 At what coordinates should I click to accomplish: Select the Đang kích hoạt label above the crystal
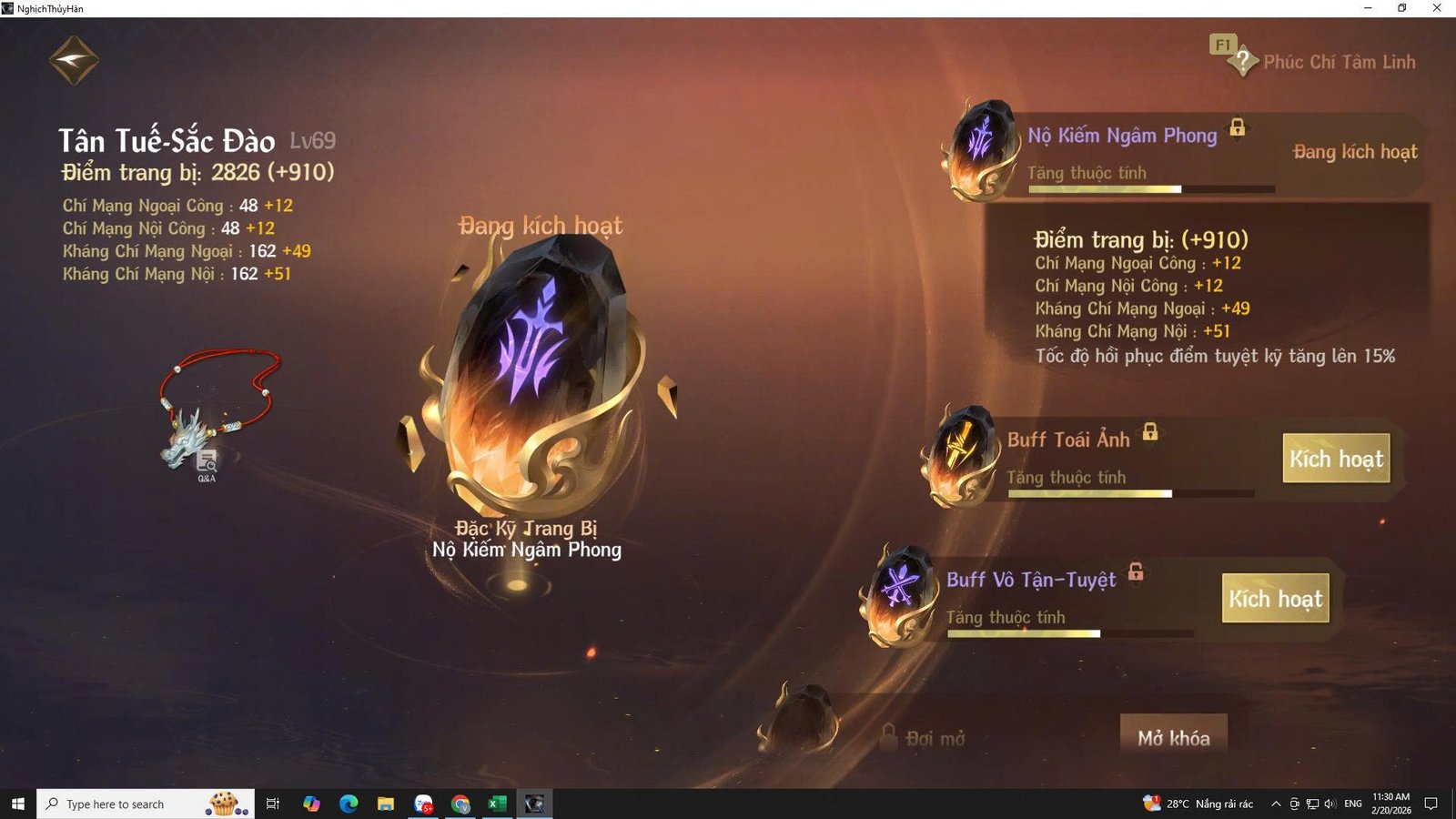pos(539,226)
